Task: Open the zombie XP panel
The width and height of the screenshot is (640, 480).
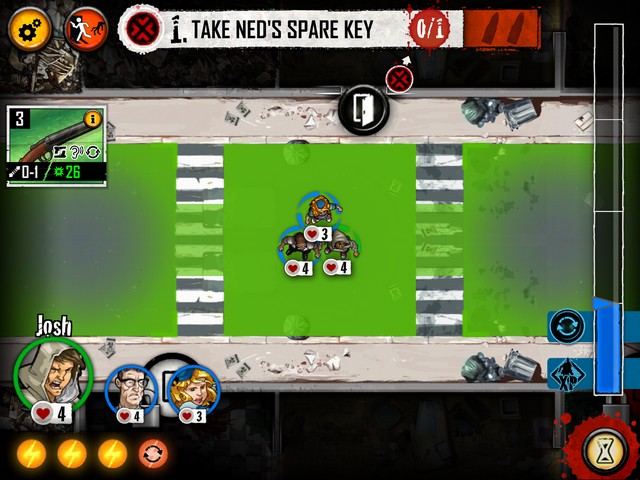Action: coord(566,374)
